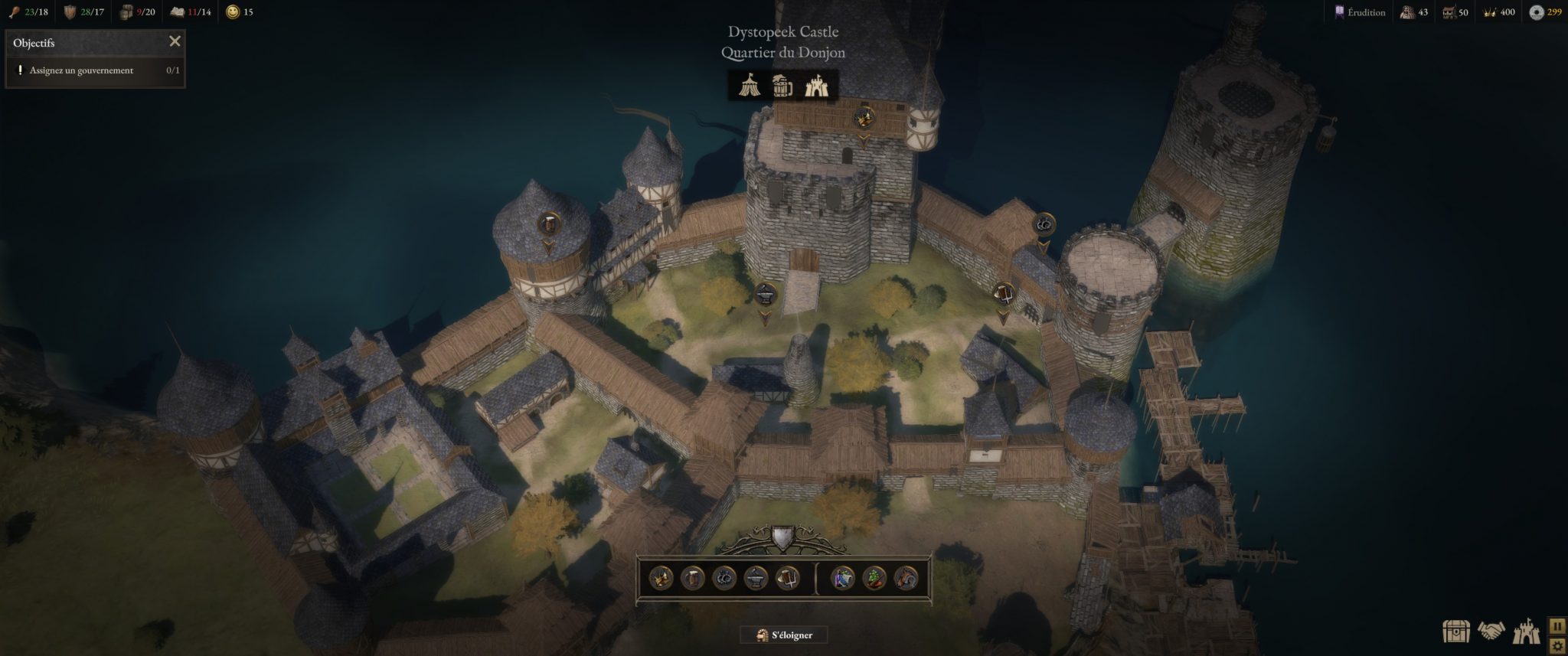The width and height of the screenshot is (1568, 656).
Task: Switch to the tent quarter tab
Action: (750, 86)
